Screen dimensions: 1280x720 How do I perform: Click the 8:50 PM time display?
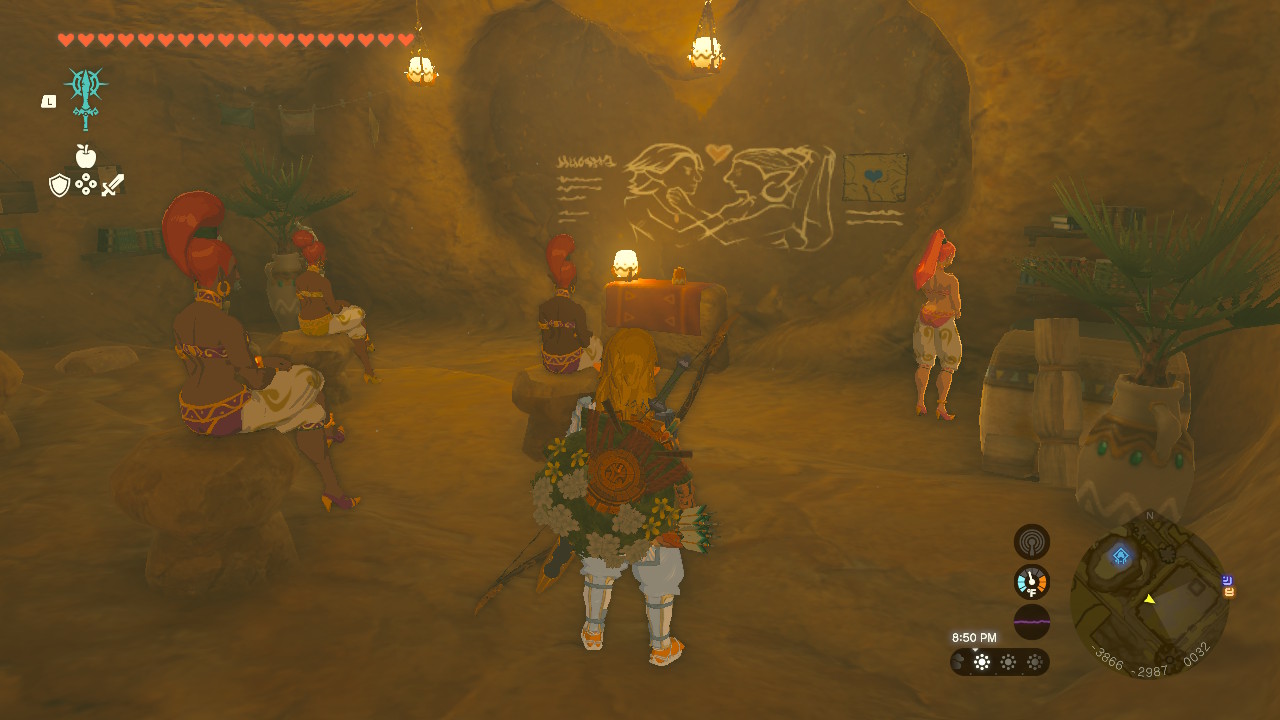coord(975,636)
